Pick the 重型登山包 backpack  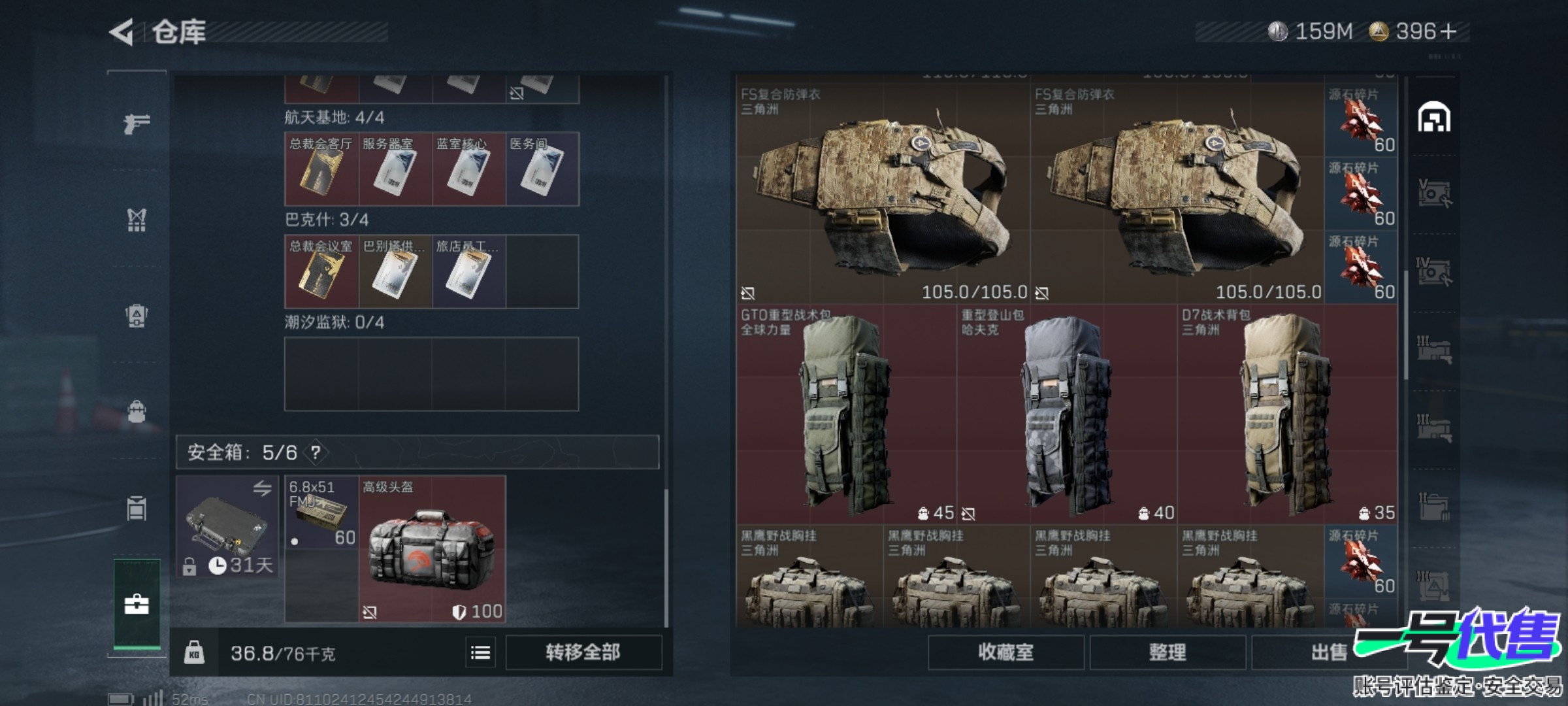coord(1067,414)
